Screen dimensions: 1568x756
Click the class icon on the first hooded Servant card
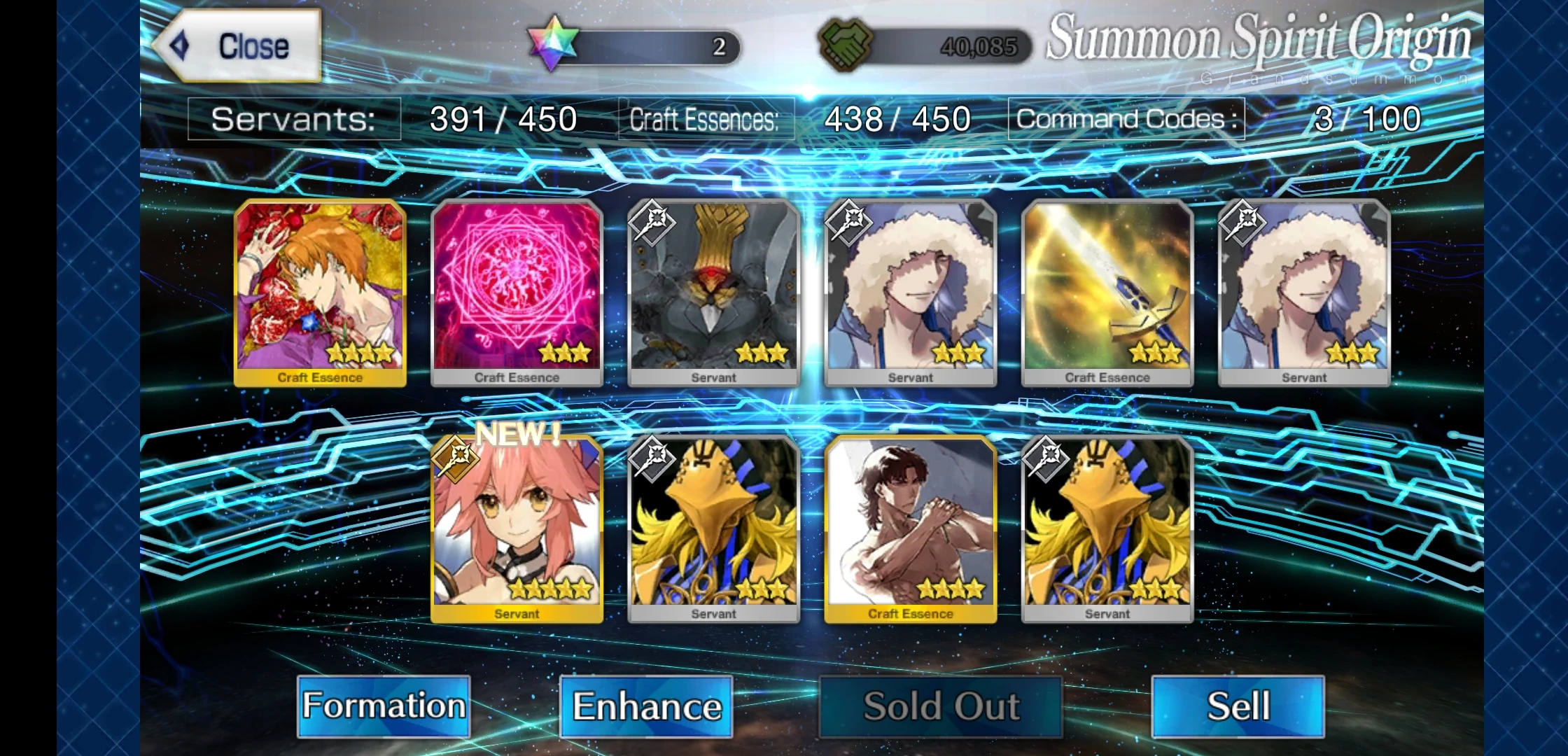849,224
